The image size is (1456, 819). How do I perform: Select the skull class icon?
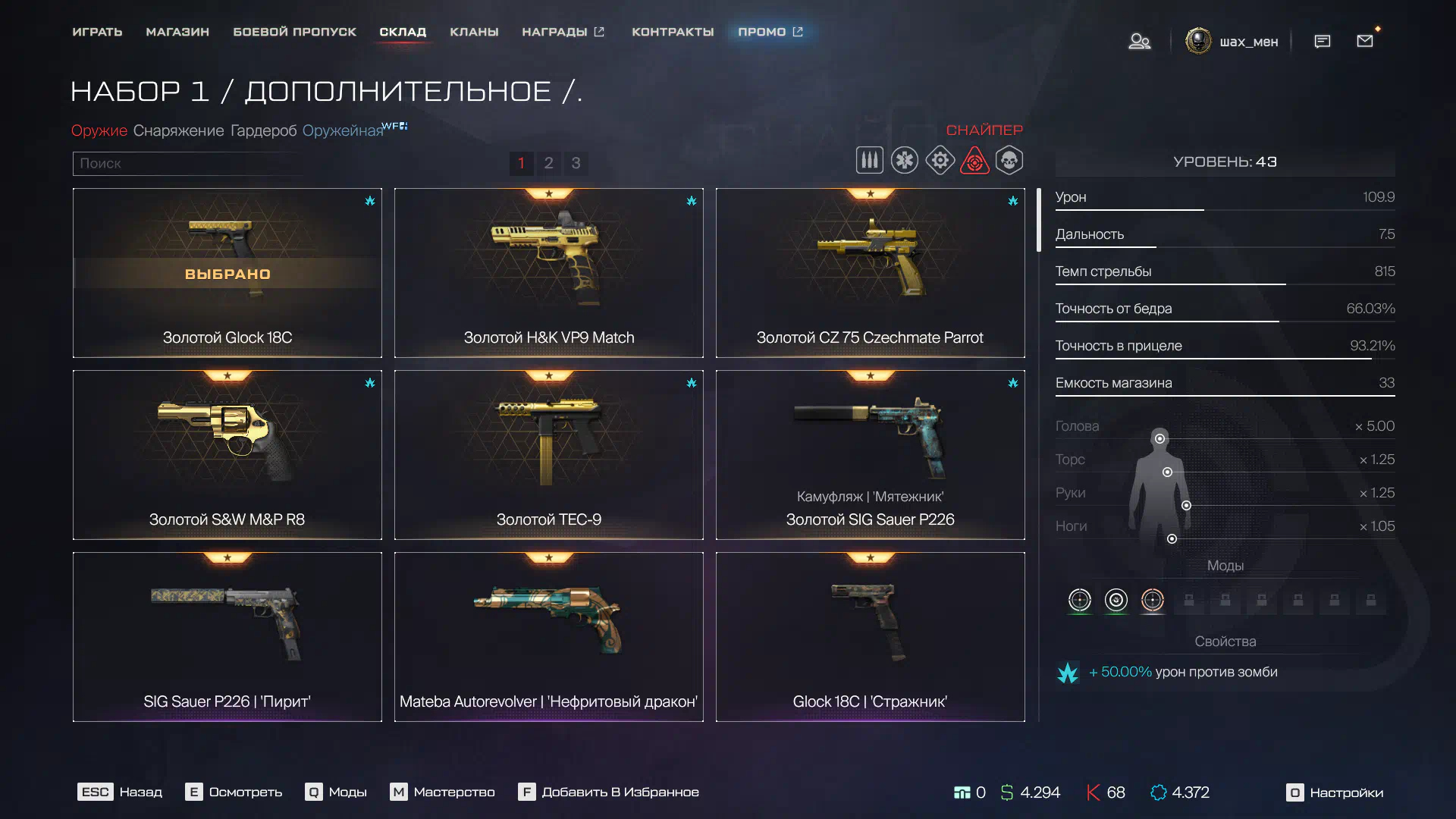point(1009,161)
